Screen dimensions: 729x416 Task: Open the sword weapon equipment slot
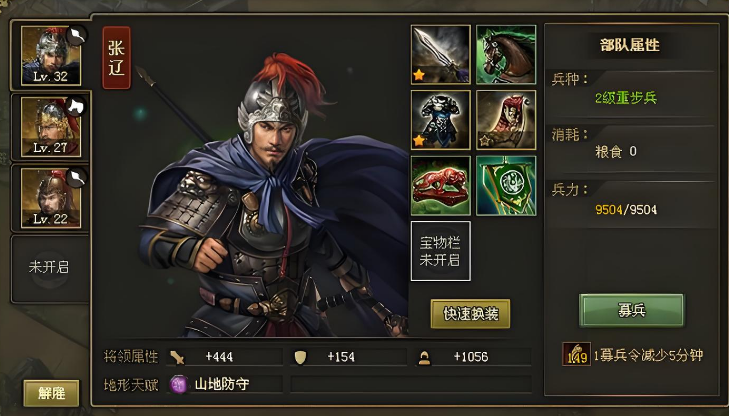[440, 55]
